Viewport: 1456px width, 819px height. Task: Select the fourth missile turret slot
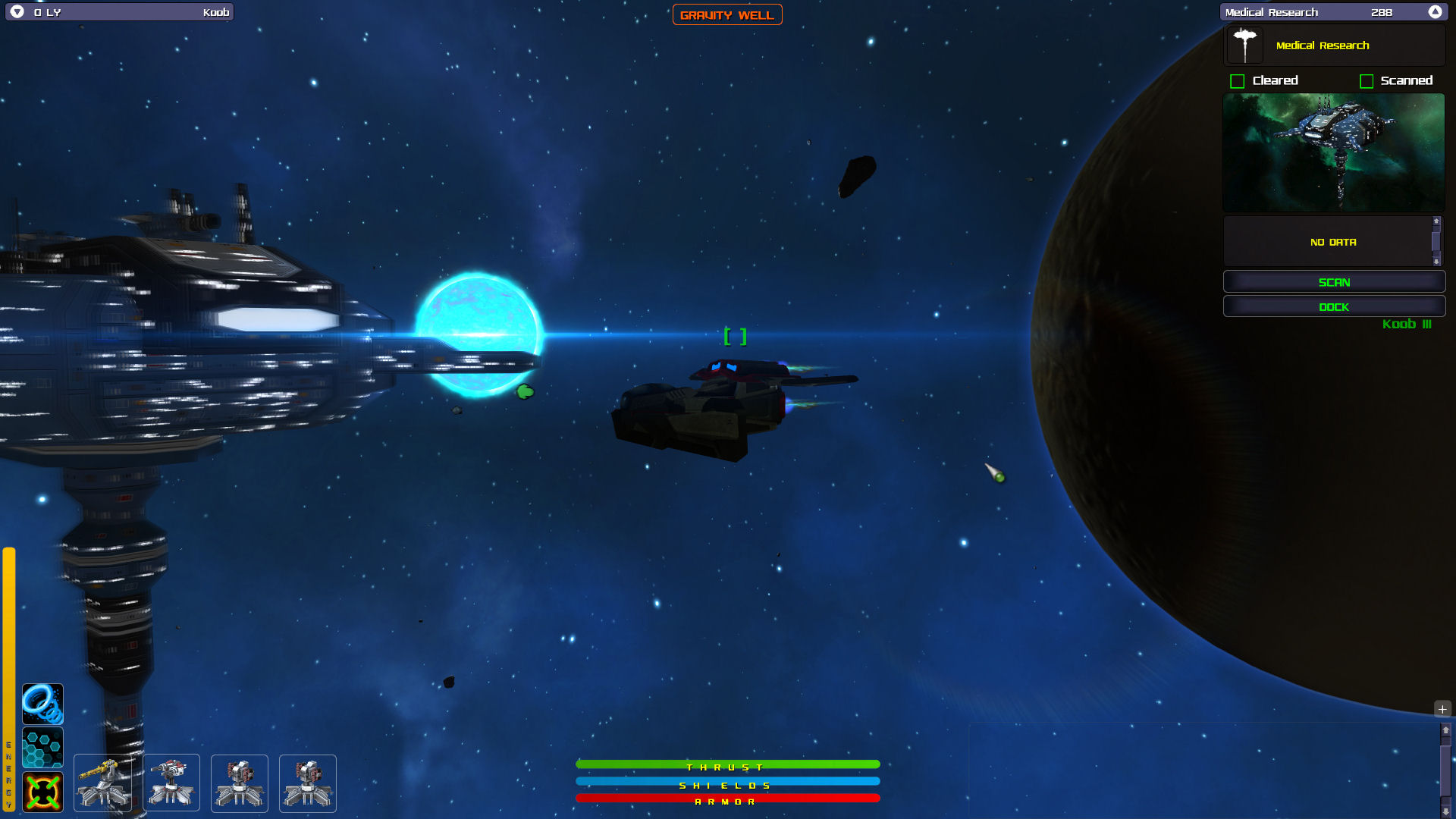[307, 783]
